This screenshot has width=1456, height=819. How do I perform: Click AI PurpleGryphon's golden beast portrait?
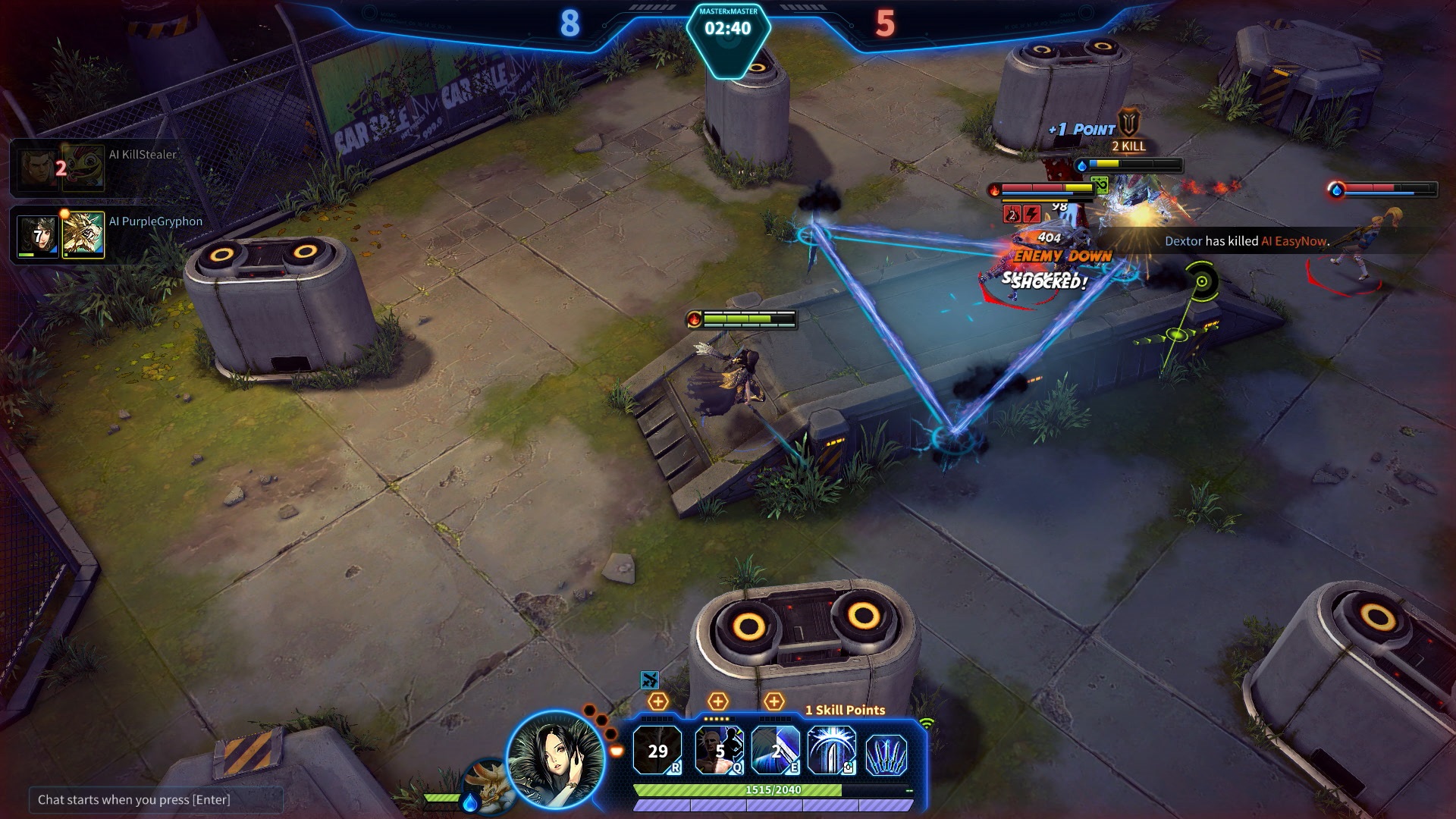point(83,235)
